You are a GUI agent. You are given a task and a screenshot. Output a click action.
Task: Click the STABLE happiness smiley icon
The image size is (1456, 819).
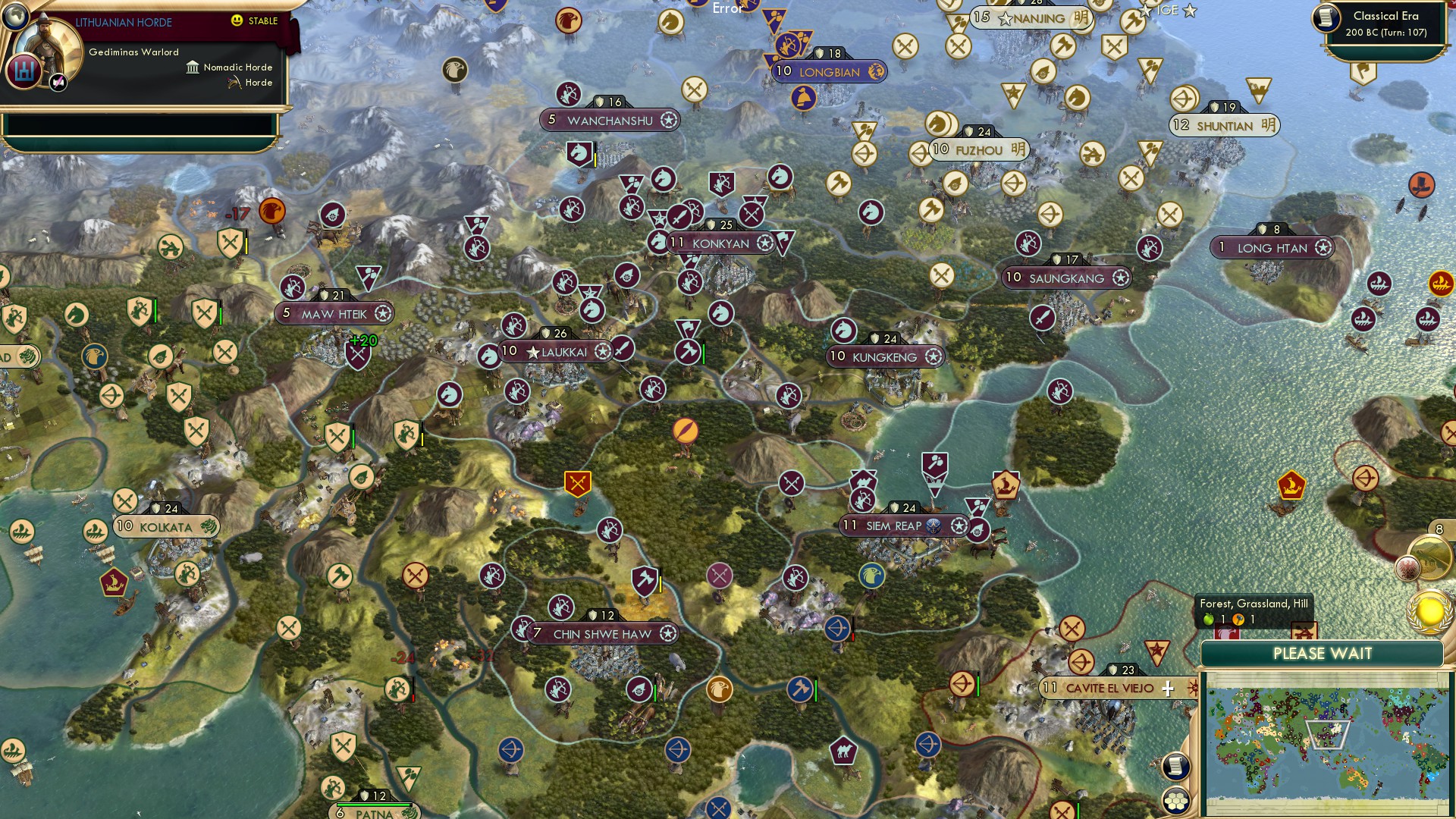point(237,21)
